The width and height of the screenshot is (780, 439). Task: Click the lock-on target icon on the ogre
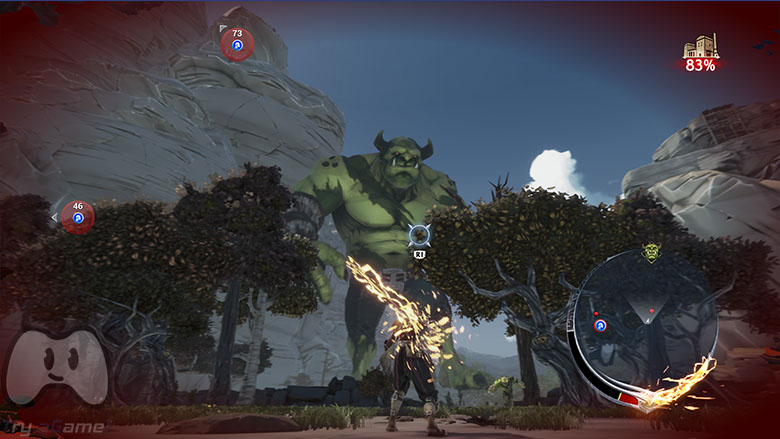[420, 237]
